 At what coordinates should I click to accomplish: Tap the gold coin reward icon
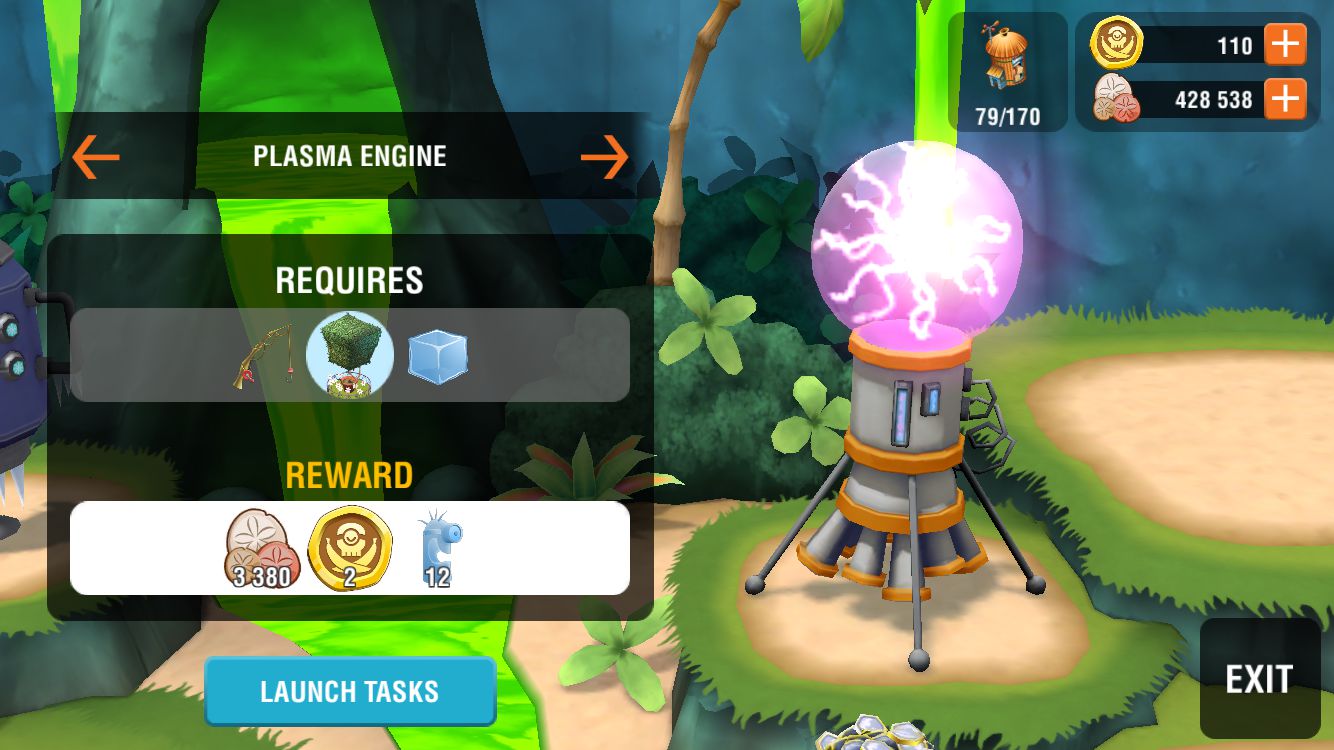click(x=350, y=548)
